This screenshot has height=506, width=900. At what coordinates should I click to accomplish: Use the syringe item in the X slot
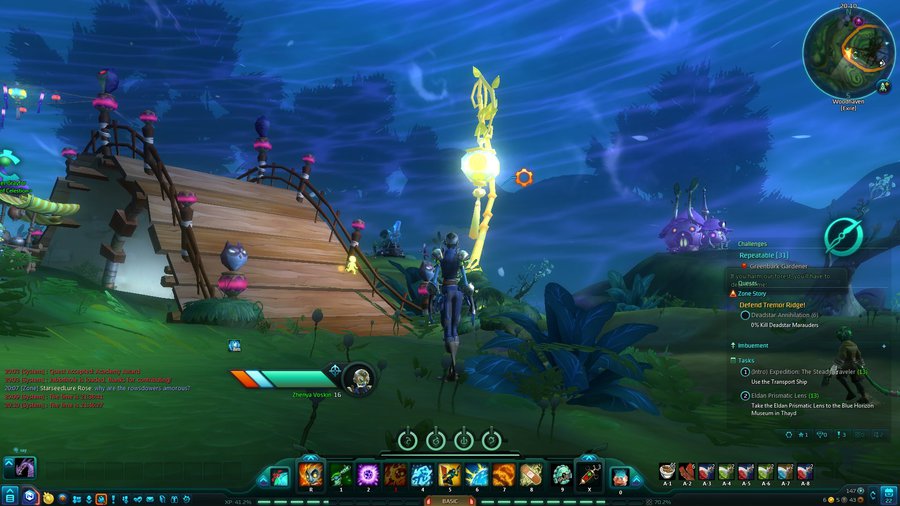click(x=589, y=473)
